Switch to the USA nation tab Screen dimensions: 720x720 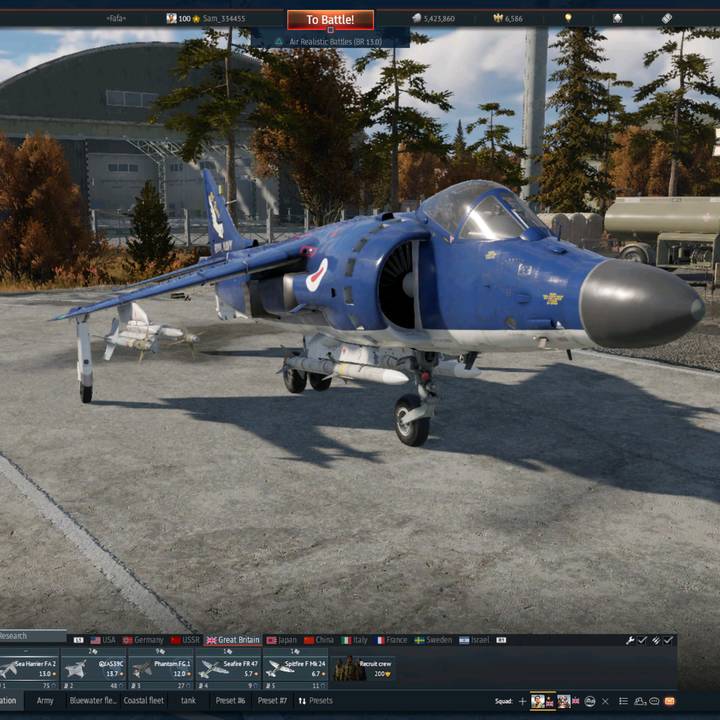(x=103, y=640)
